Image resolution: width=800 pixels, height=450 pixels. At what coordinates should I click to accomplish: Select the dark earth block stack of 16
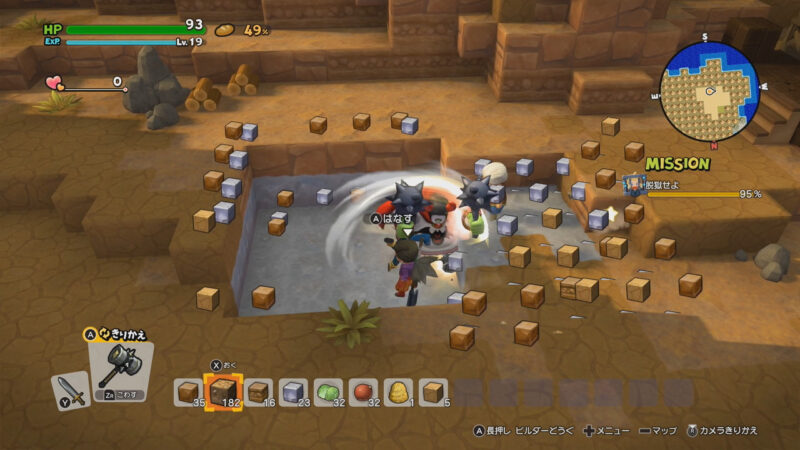(x=258, y=393)
